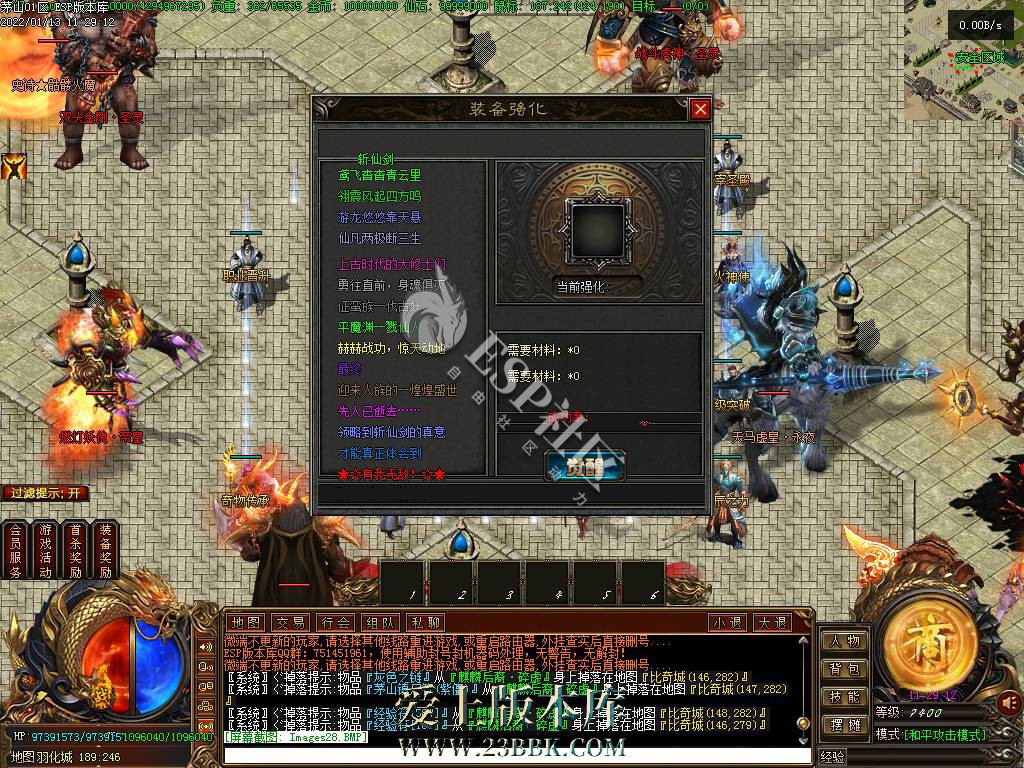Open the 背包 inventory bag

[844, 669]
